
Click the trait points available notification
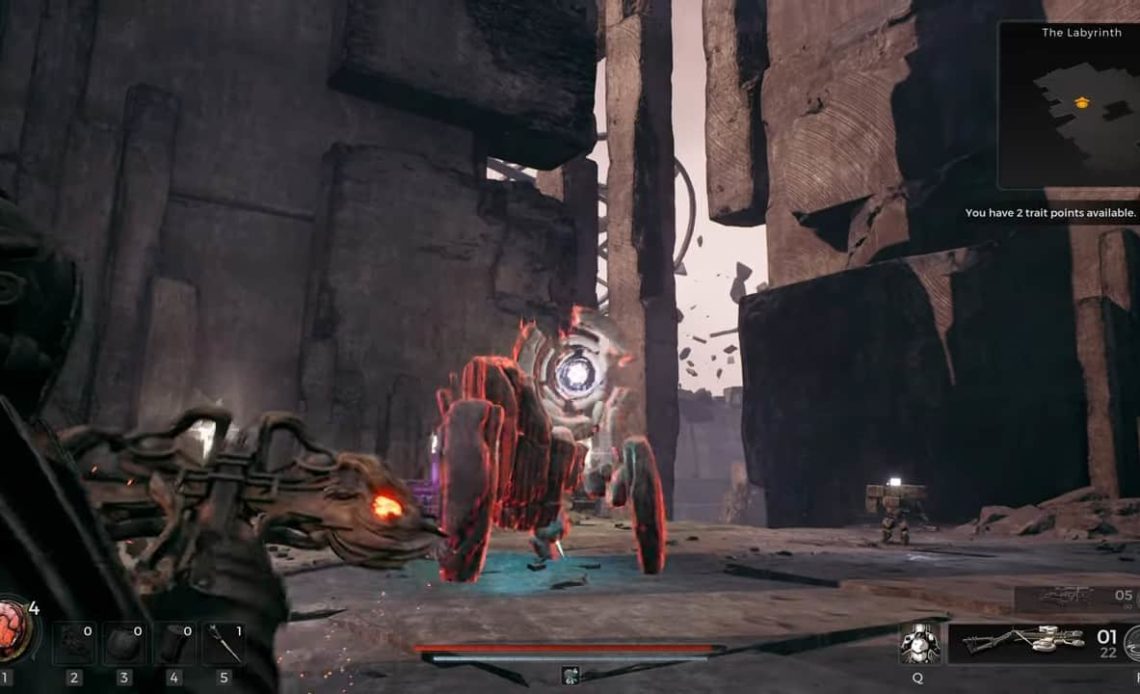point(1050,213)
